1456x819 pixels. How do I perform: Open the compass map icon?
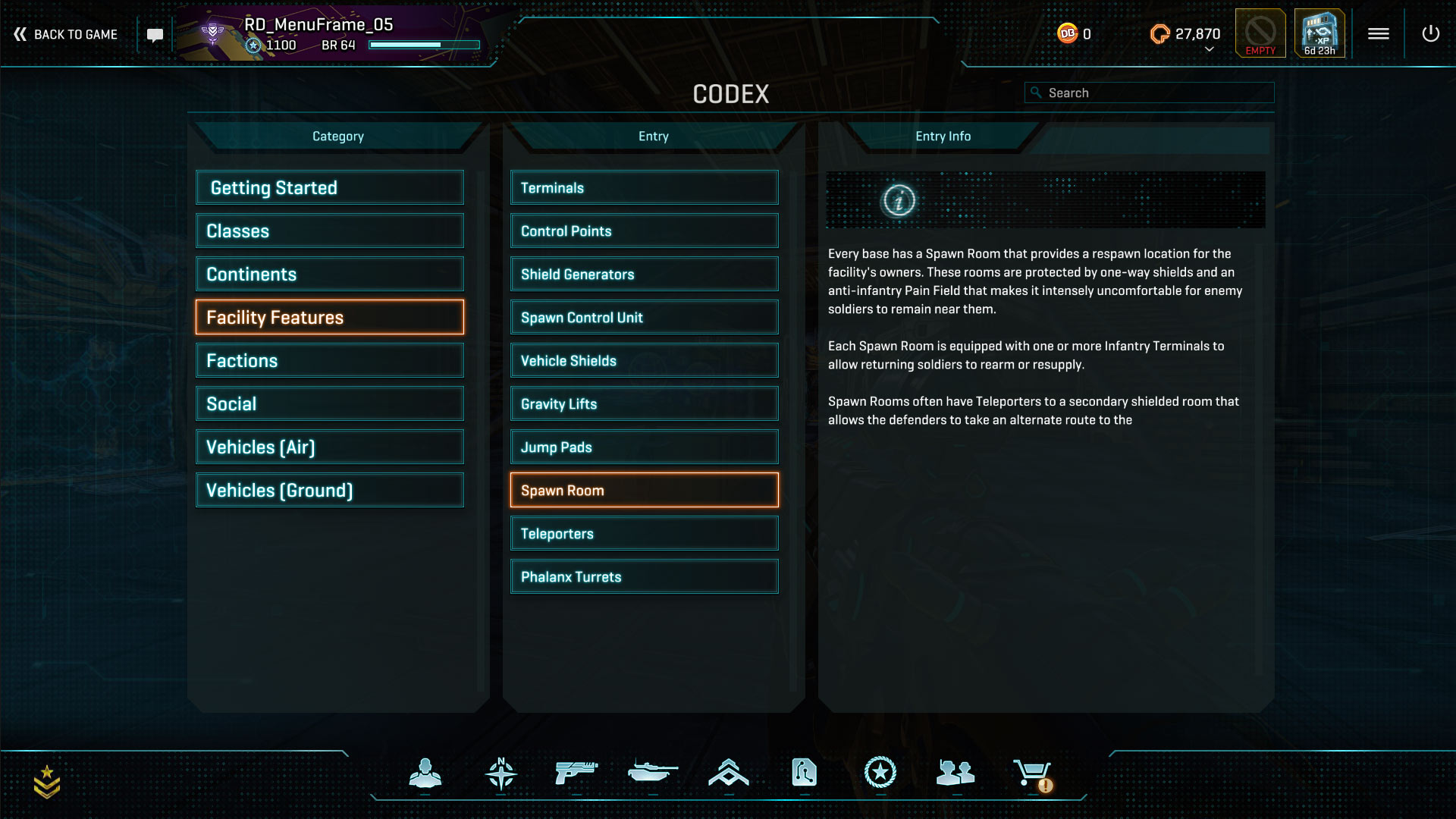click(500, 773)
